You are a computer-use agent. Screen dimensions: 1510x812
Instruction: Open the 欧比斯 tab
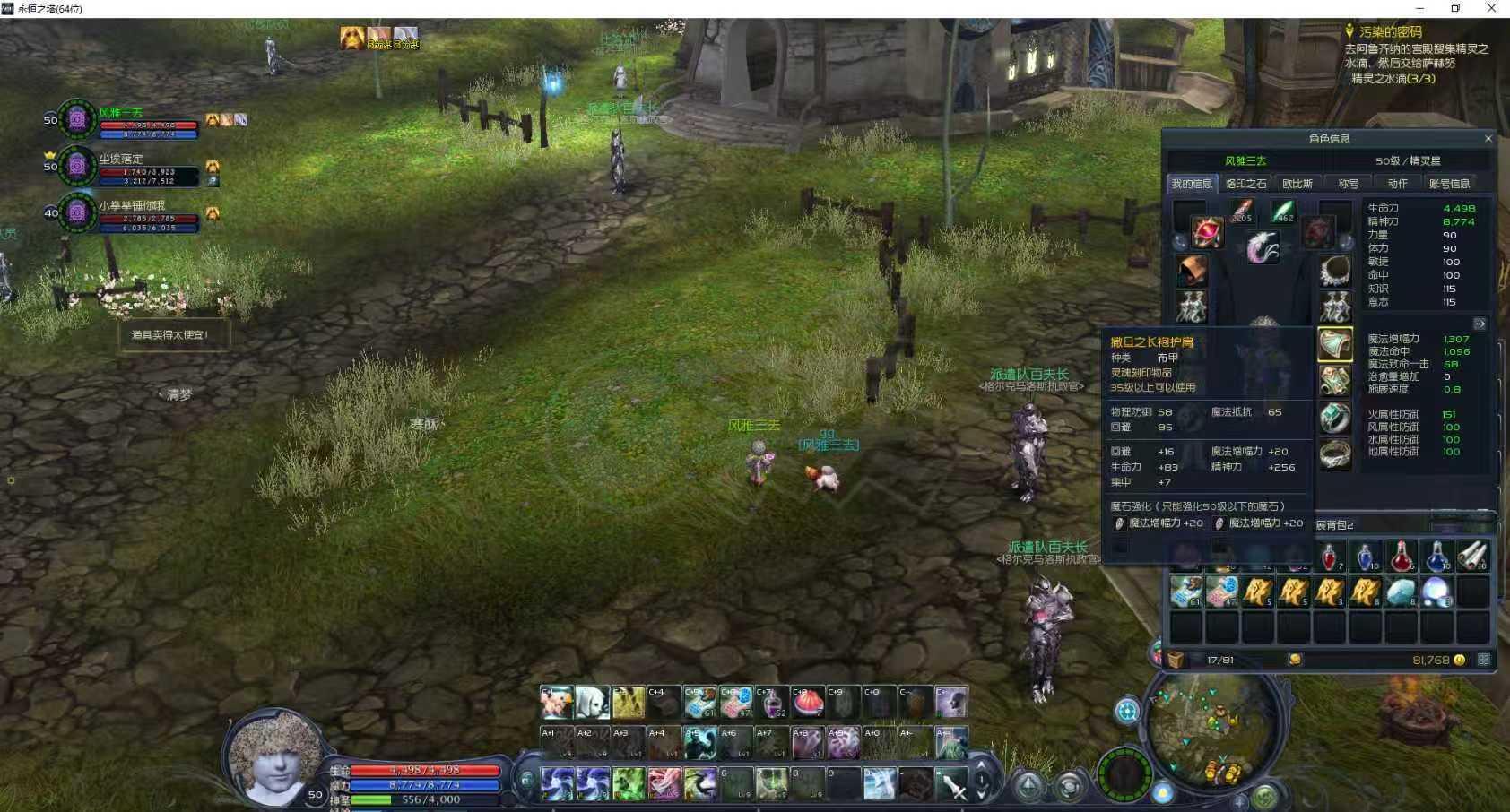click(x=1297, y=184)
